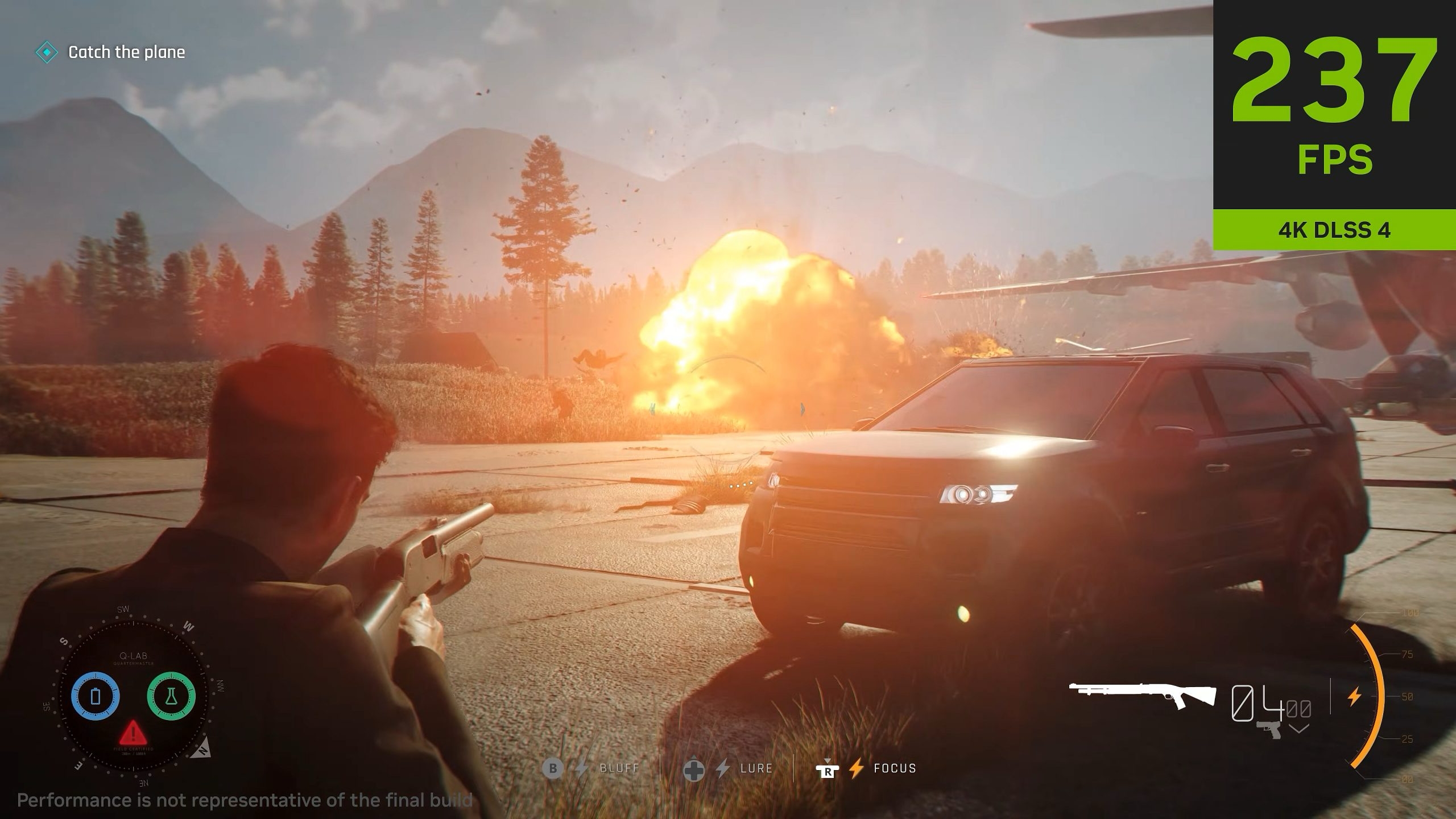Click the green flask gadget on the Q-LAB watch
Image resolution: width=1456 pixels, height=819 pixels.
point(171,696)
